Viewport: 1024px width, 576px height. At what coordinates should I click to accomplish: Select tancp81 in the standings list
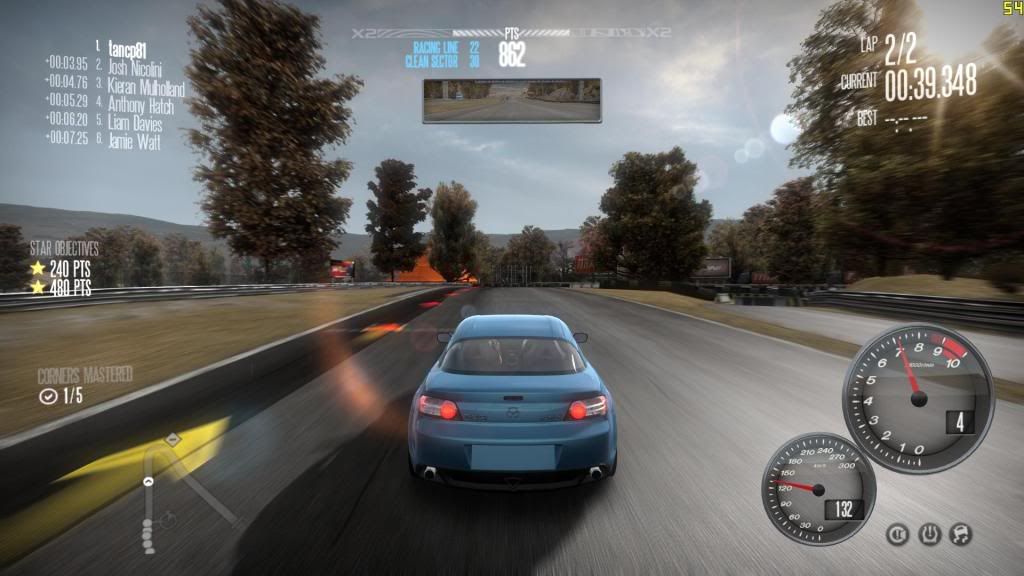[130, 46]
